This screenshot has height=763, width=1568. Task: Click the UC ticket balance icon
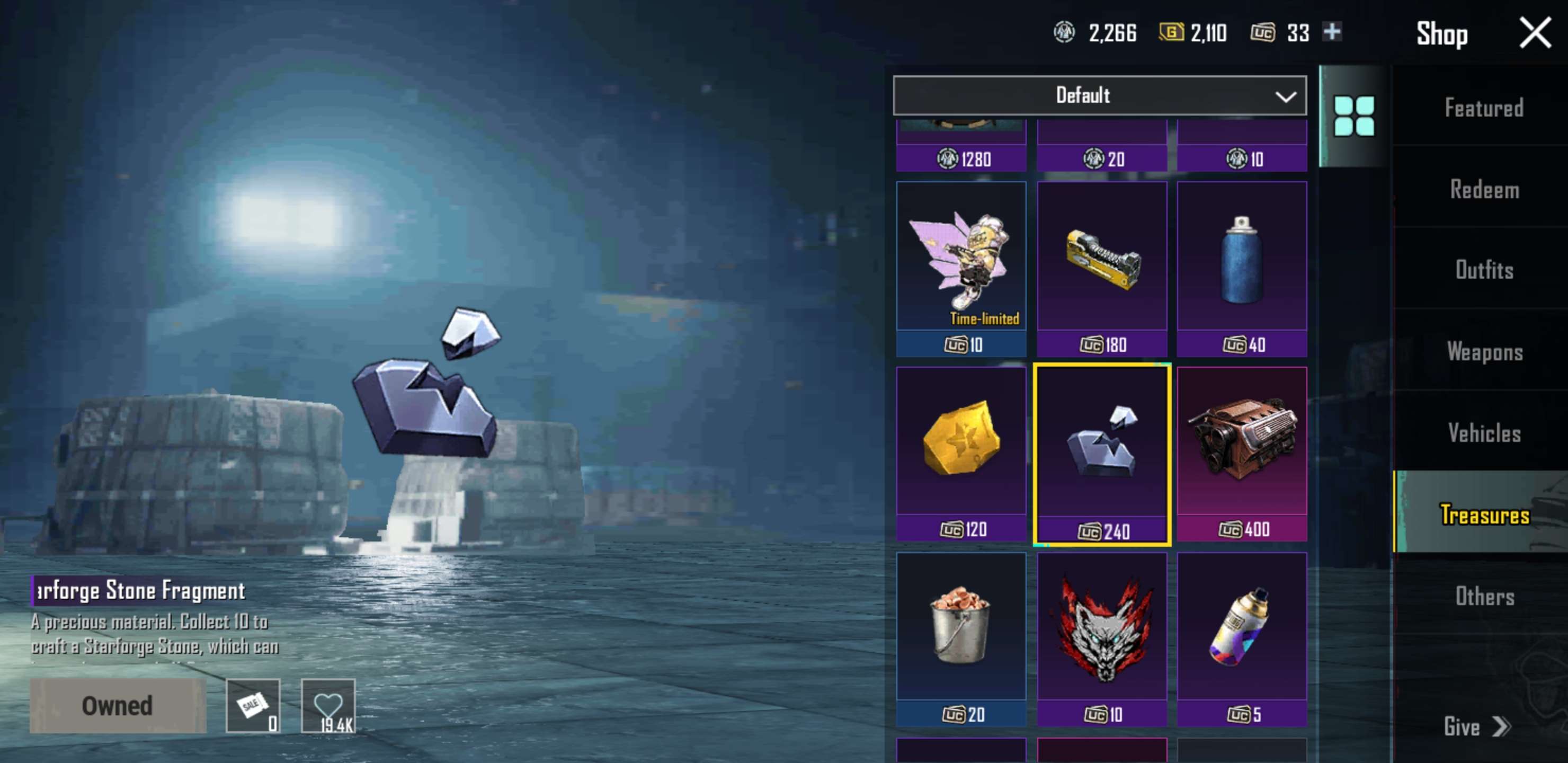[x=1265, y=33]
